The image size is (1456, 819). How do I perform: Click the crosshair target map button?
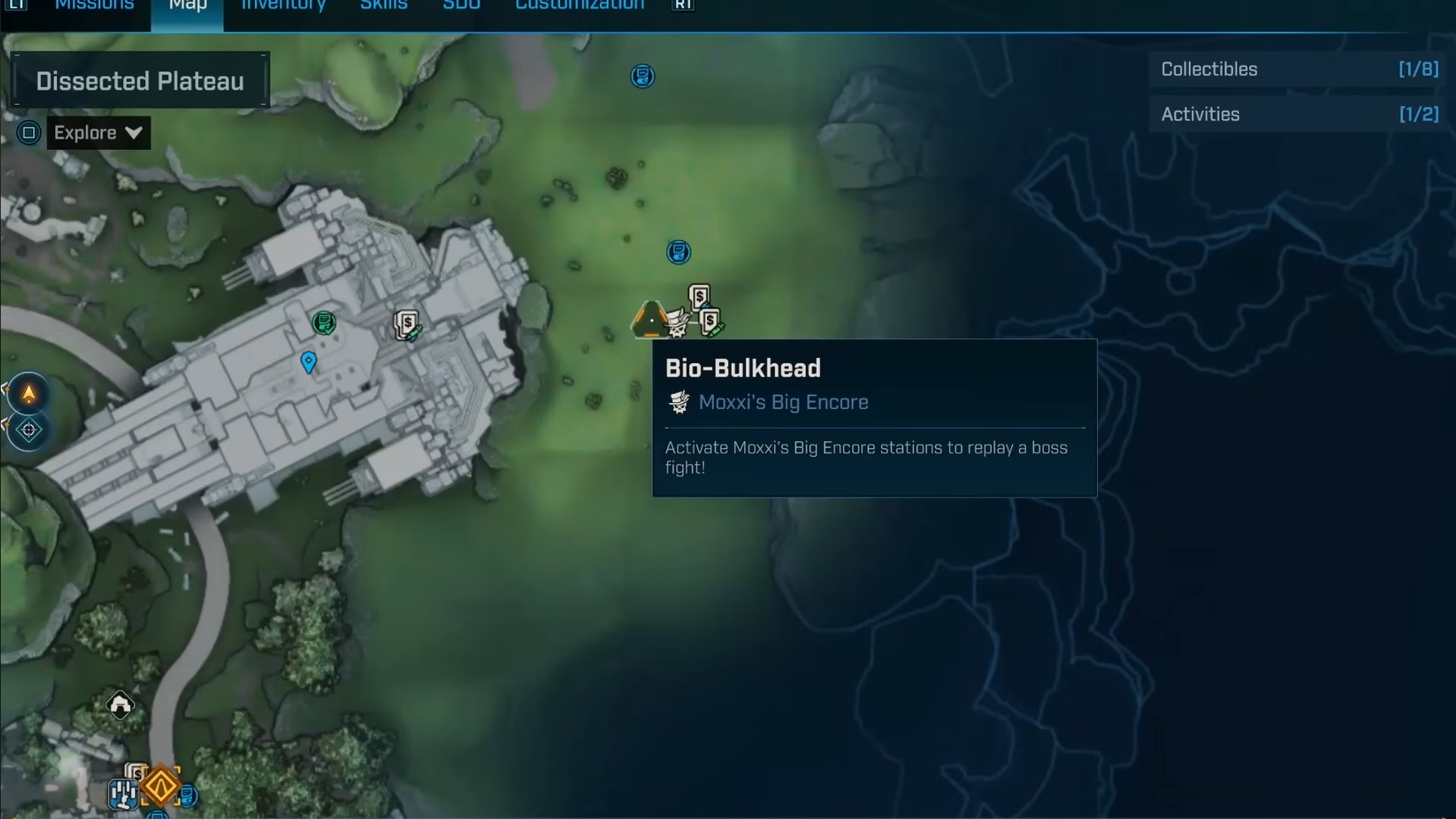coord(29,430)
